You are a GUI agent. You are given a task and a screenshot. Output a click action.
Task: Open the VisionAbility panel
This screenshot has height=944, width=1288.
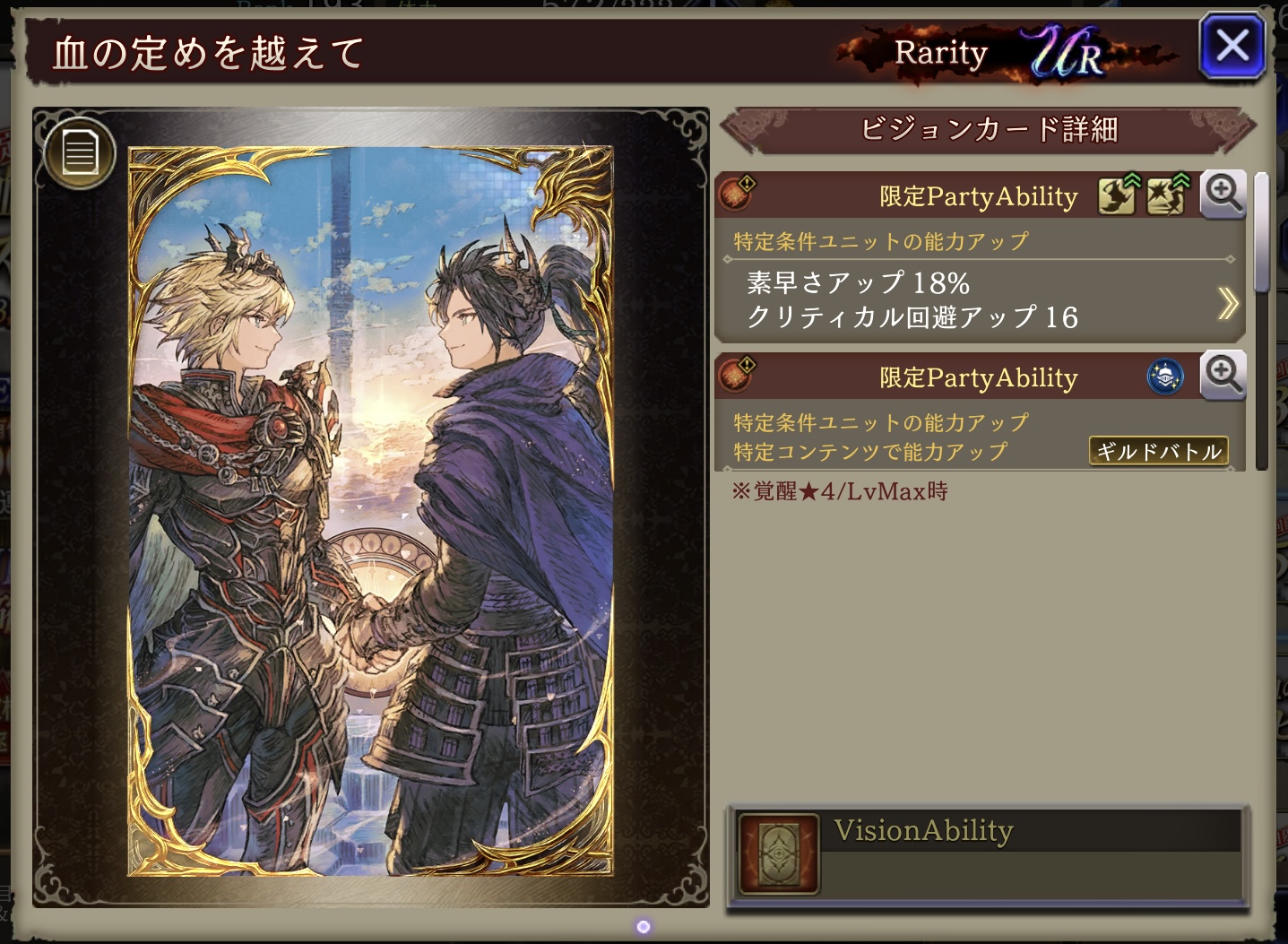point(986,852)
